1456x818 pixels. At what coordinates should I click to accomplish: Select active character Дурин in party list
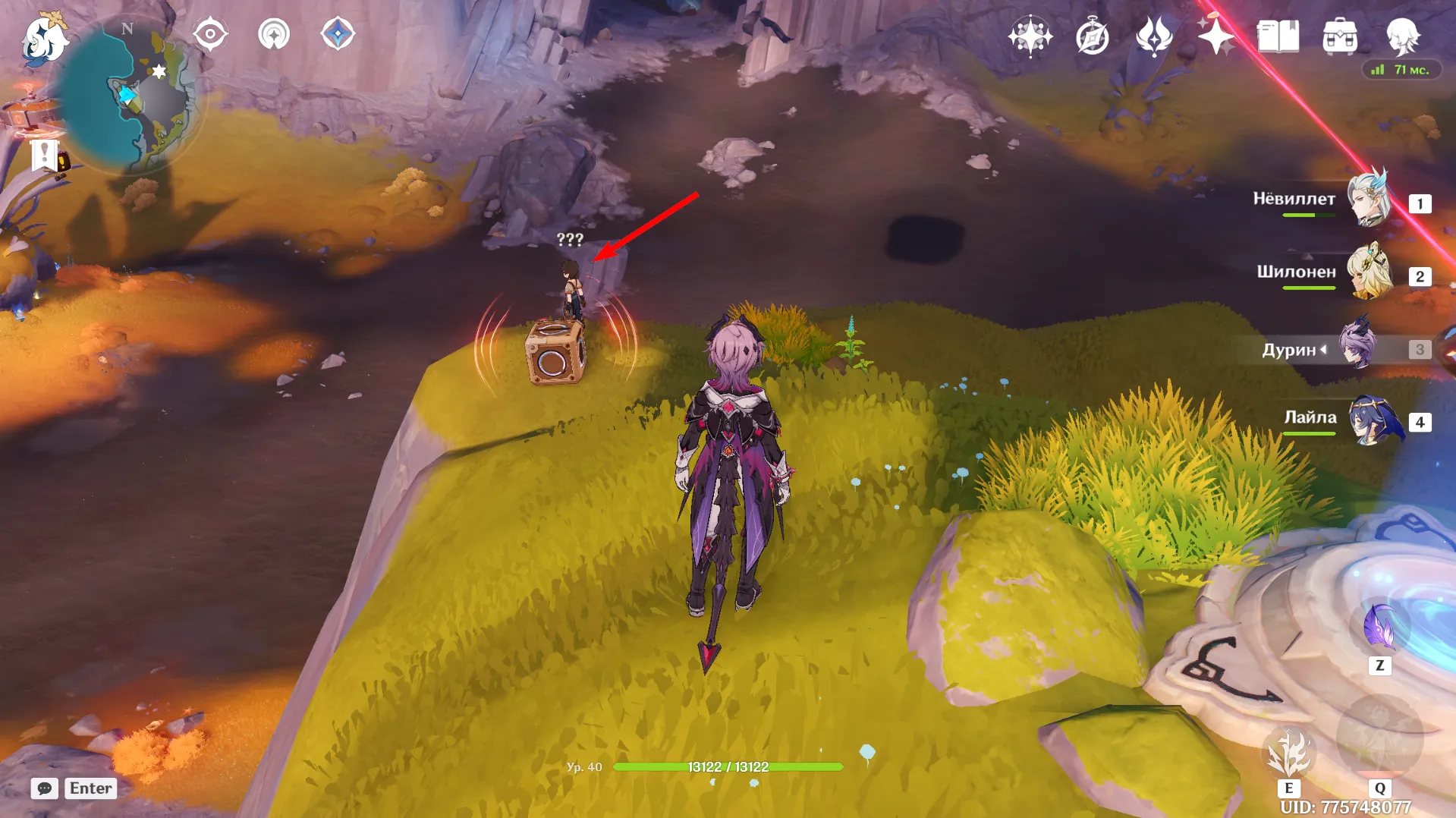pyautogui.click(x=1358, y=348)
